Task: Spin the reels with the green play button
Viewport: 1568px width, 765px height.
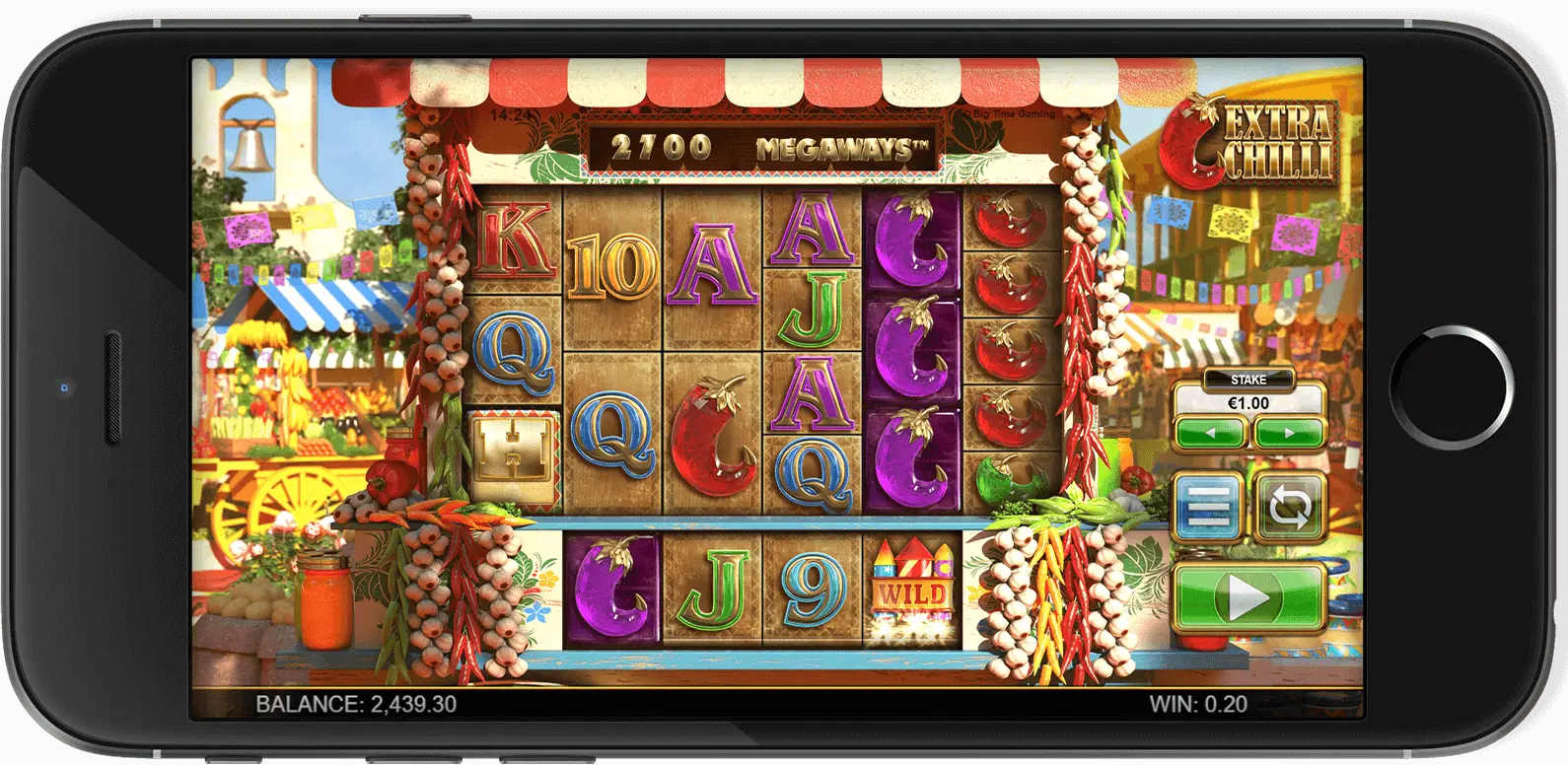Action: [1248, 596]
